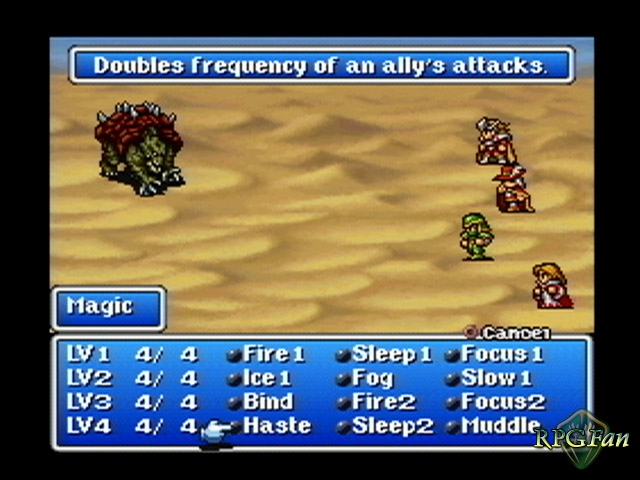
Task: Choose the Muddle spell
Action: coord(500,427)
